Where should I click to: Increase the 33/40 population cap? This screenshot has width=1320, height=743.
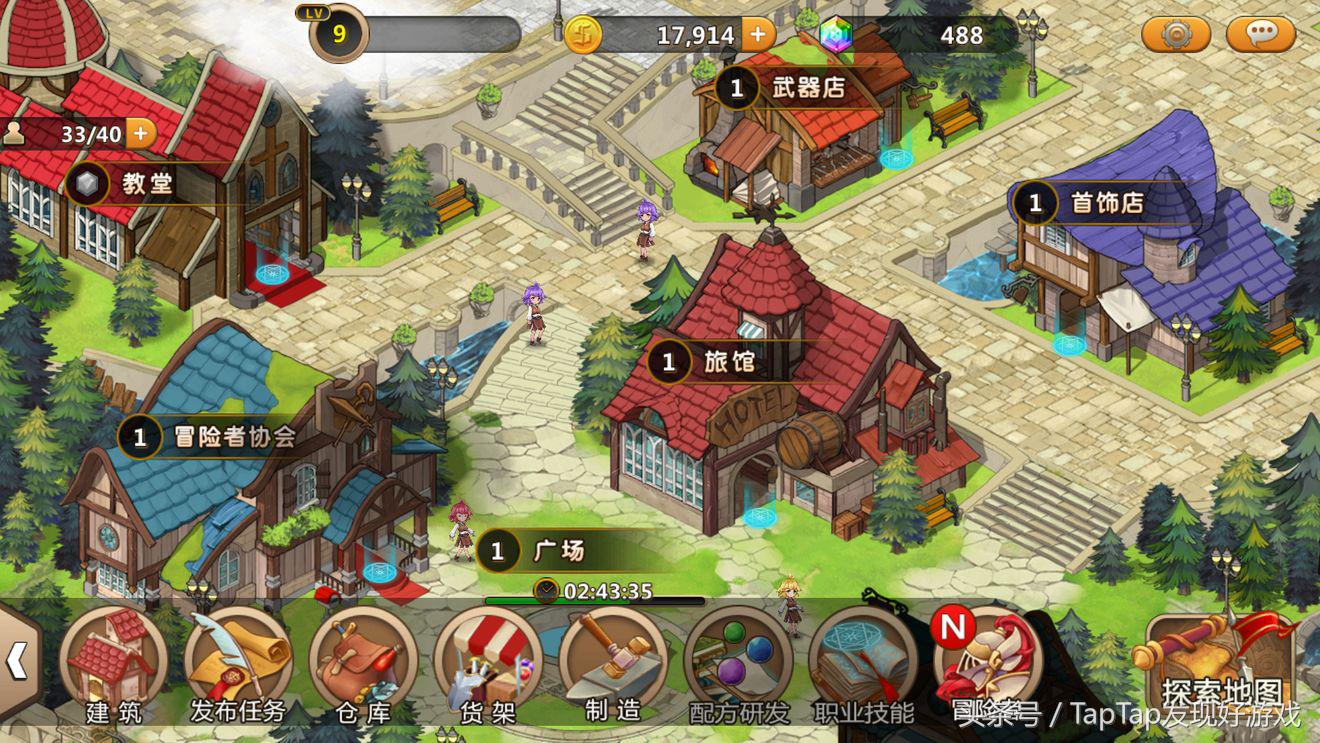pos(140,133)
